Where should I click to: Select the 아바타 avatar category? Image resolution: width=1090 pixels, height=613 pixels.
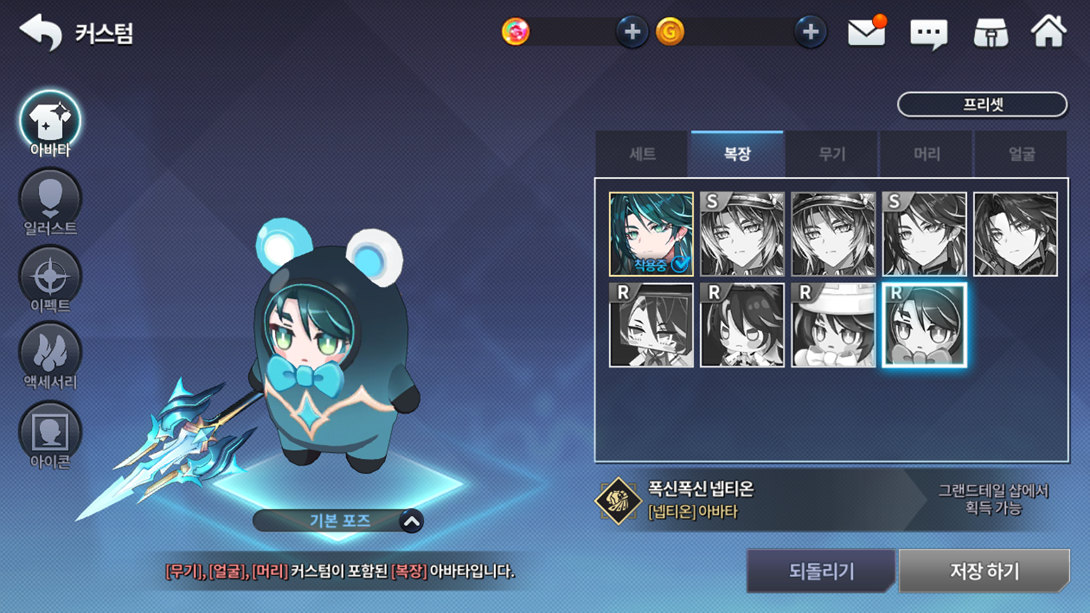point(50,124)
